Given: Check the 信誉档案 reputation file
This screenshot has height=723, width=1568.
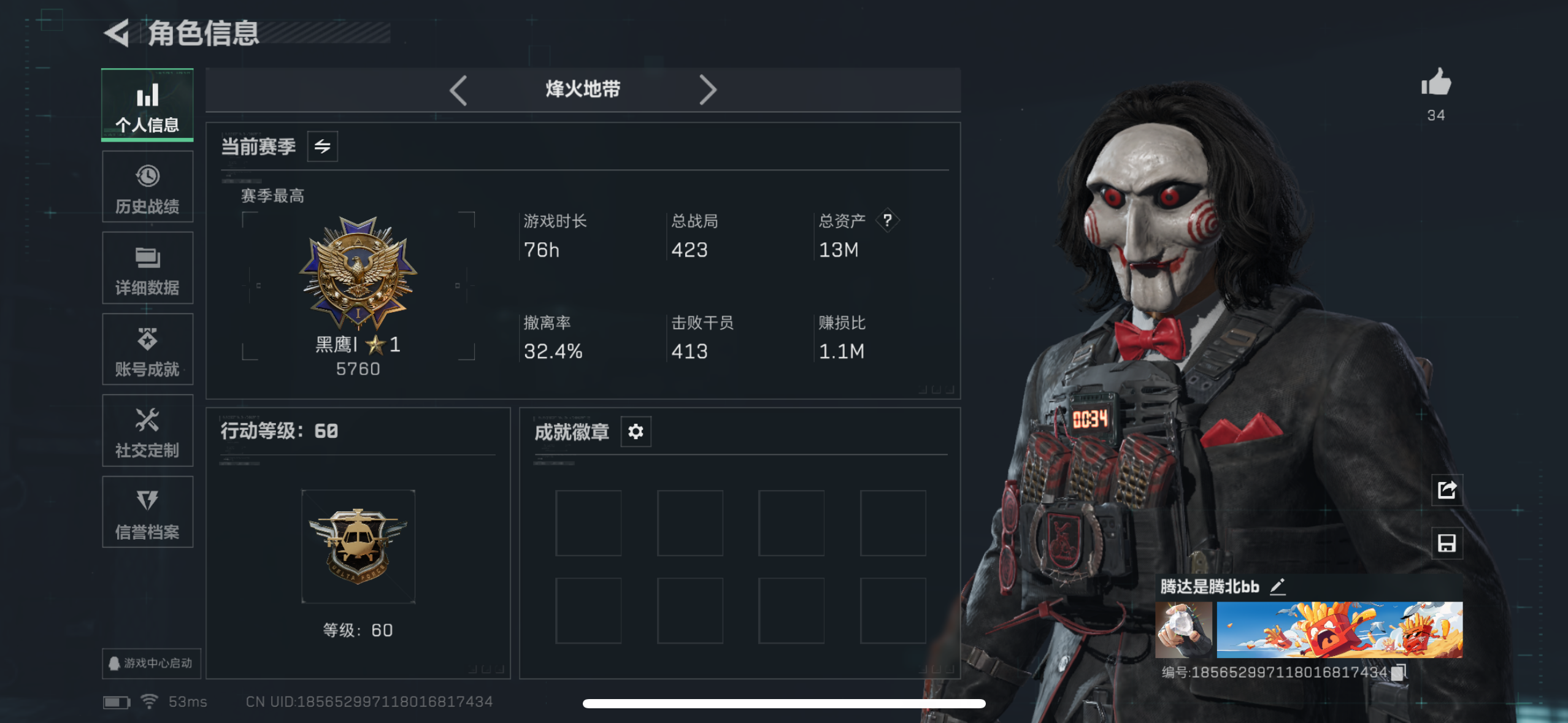Looking at the screenshot, I should (147, 512).
